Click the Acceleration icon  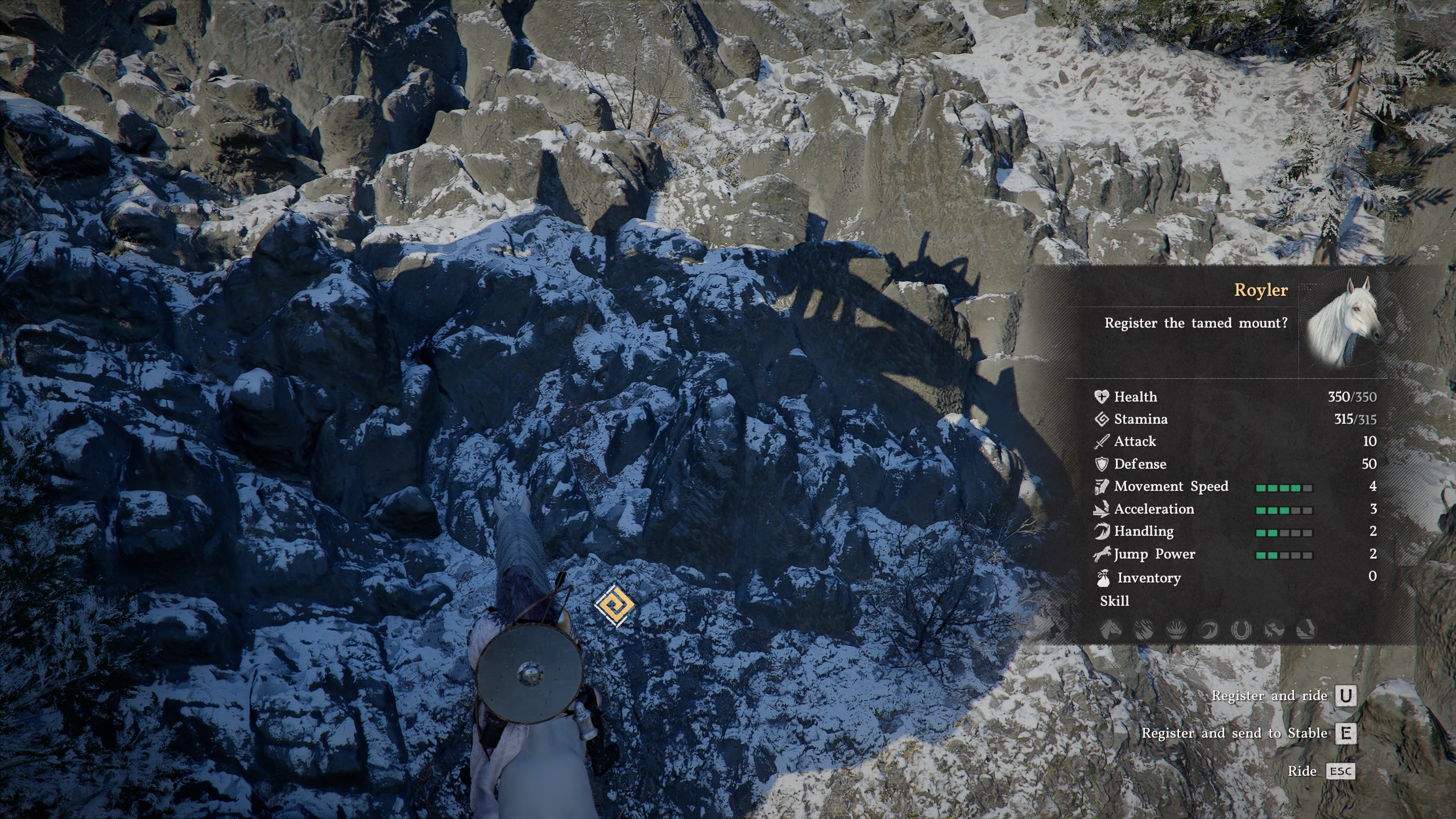[1102, 509]
